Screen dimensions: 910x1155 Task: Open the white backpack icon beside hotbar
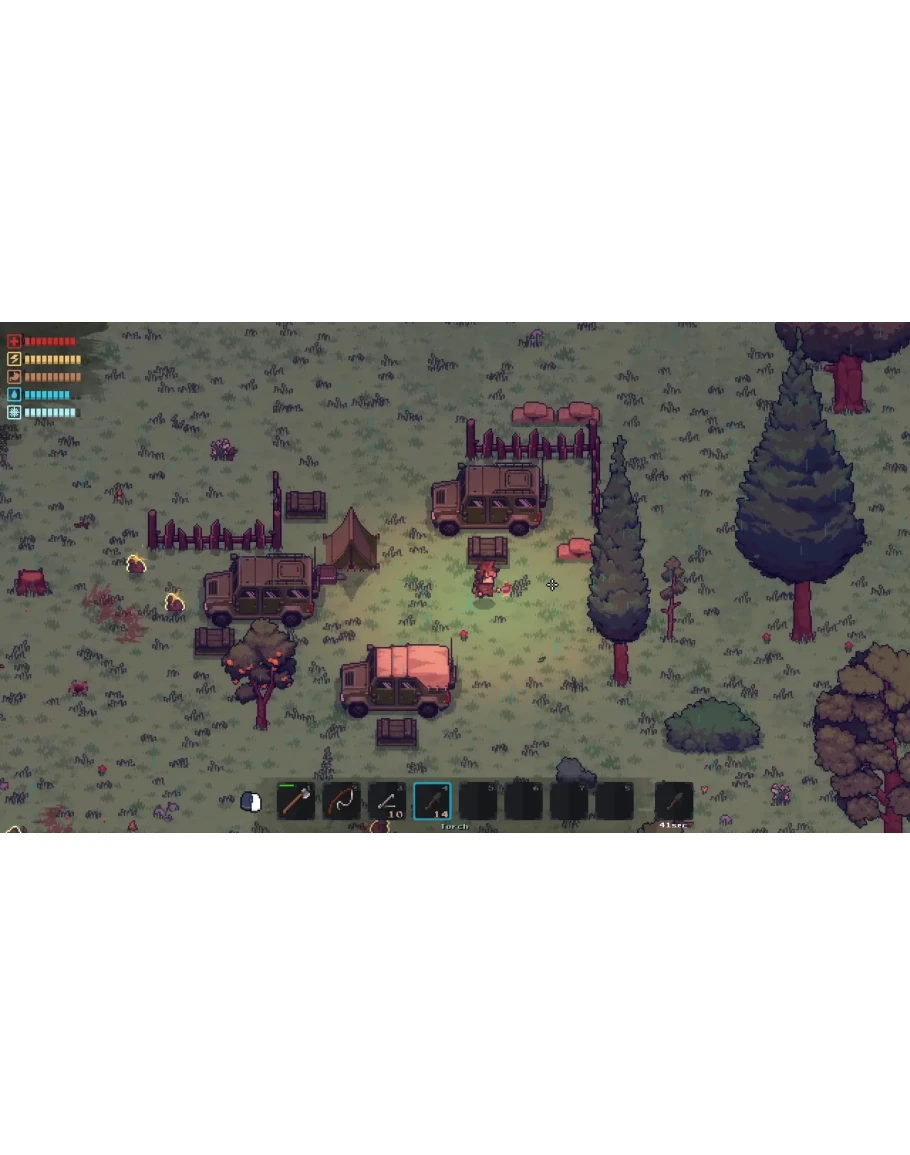(x=251, y=801)
